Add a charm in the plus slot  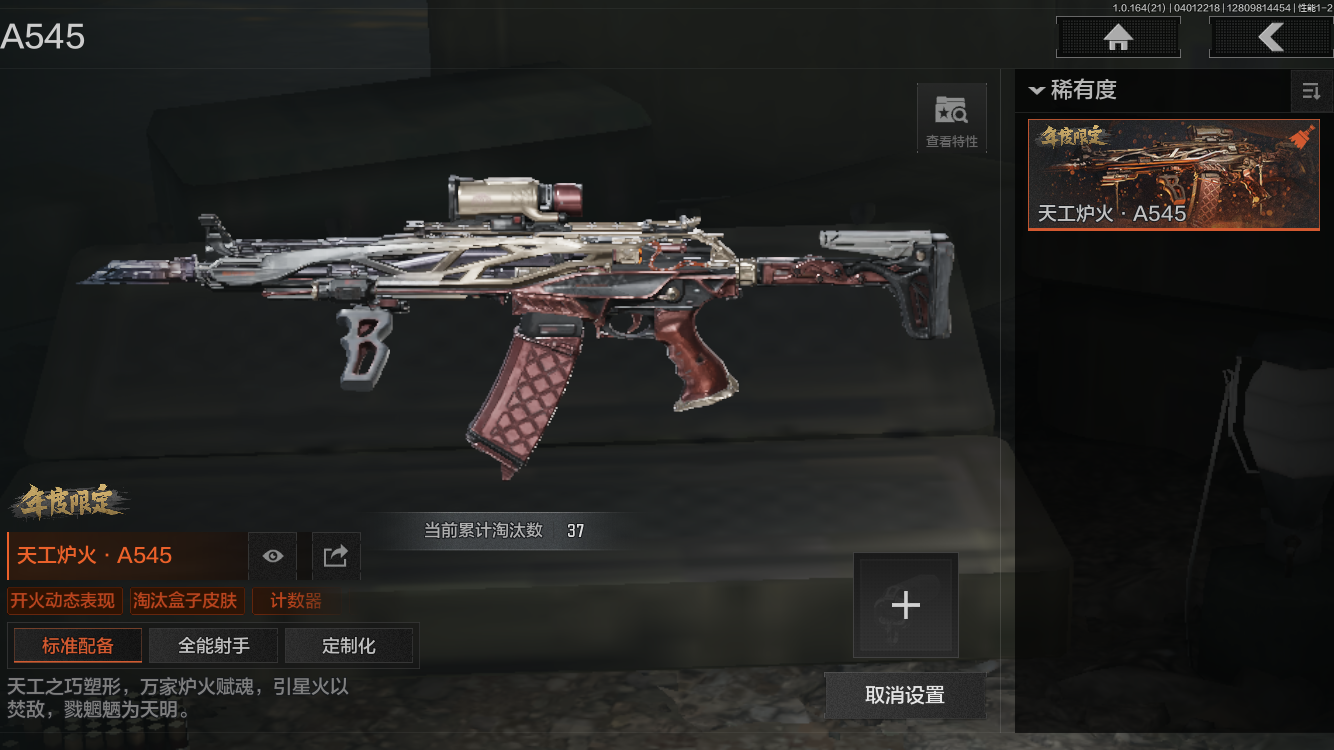pos(905,605)
